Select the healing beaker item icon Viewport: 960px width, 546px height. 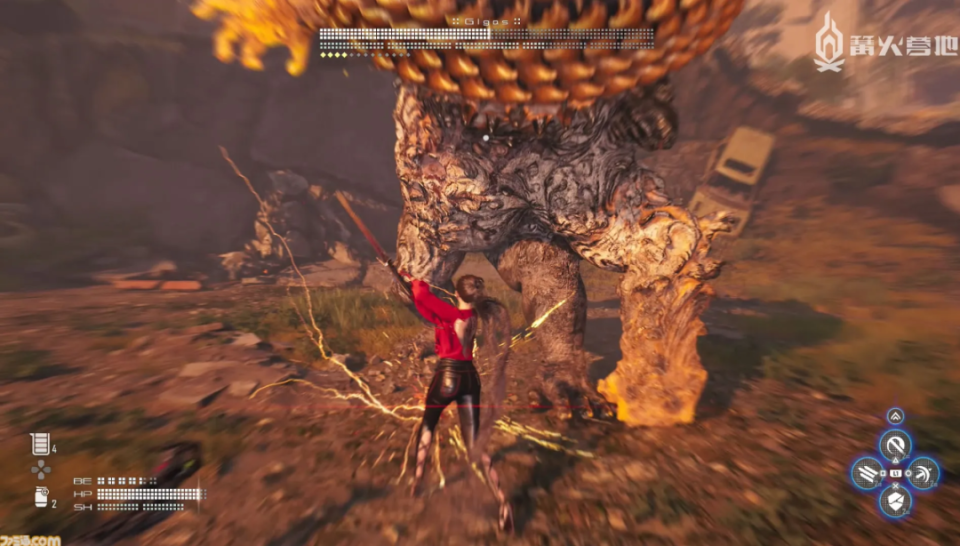point(39,443)
